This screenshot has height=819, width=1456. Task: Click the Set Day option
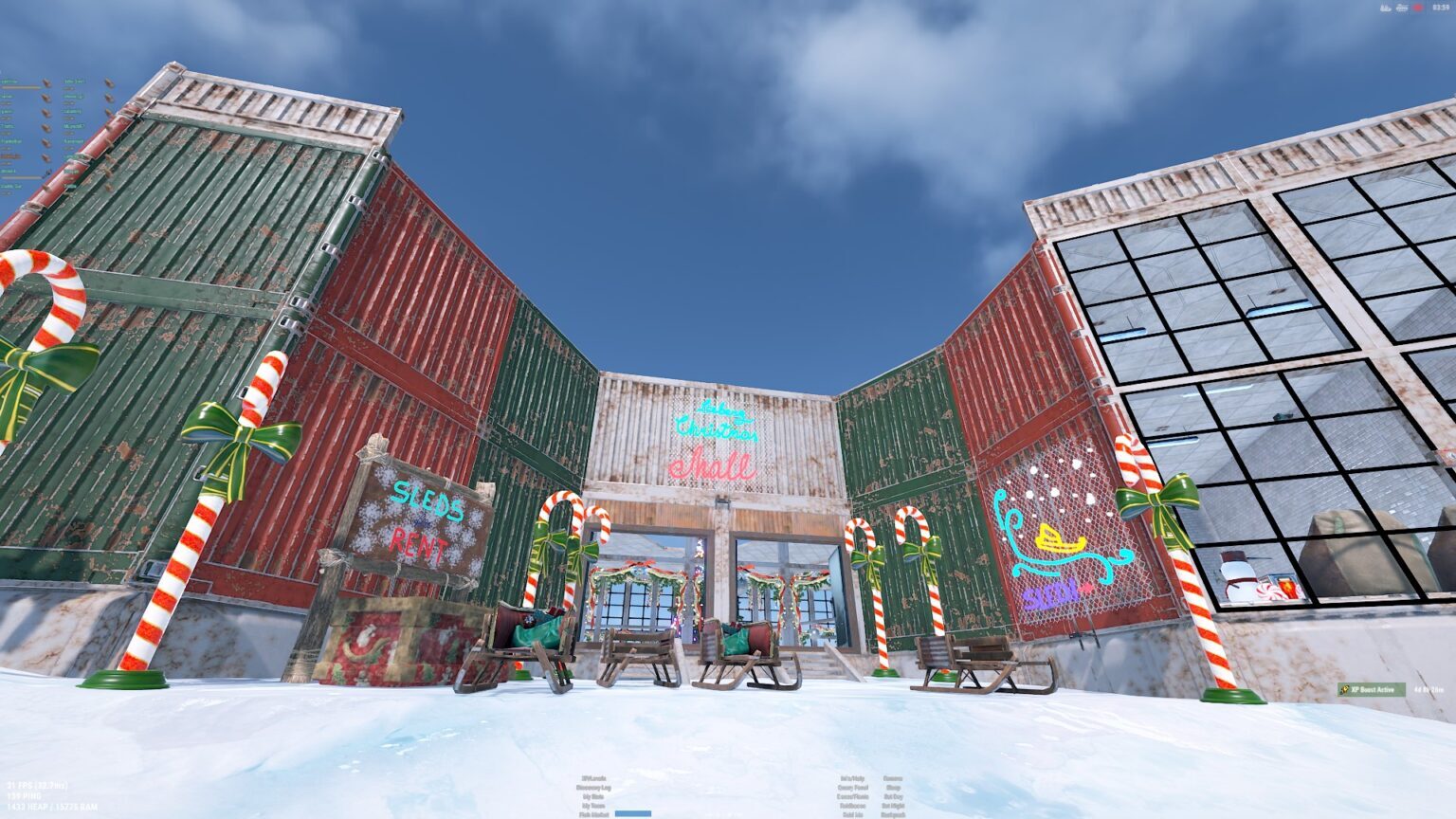click(x=893, y=797)
